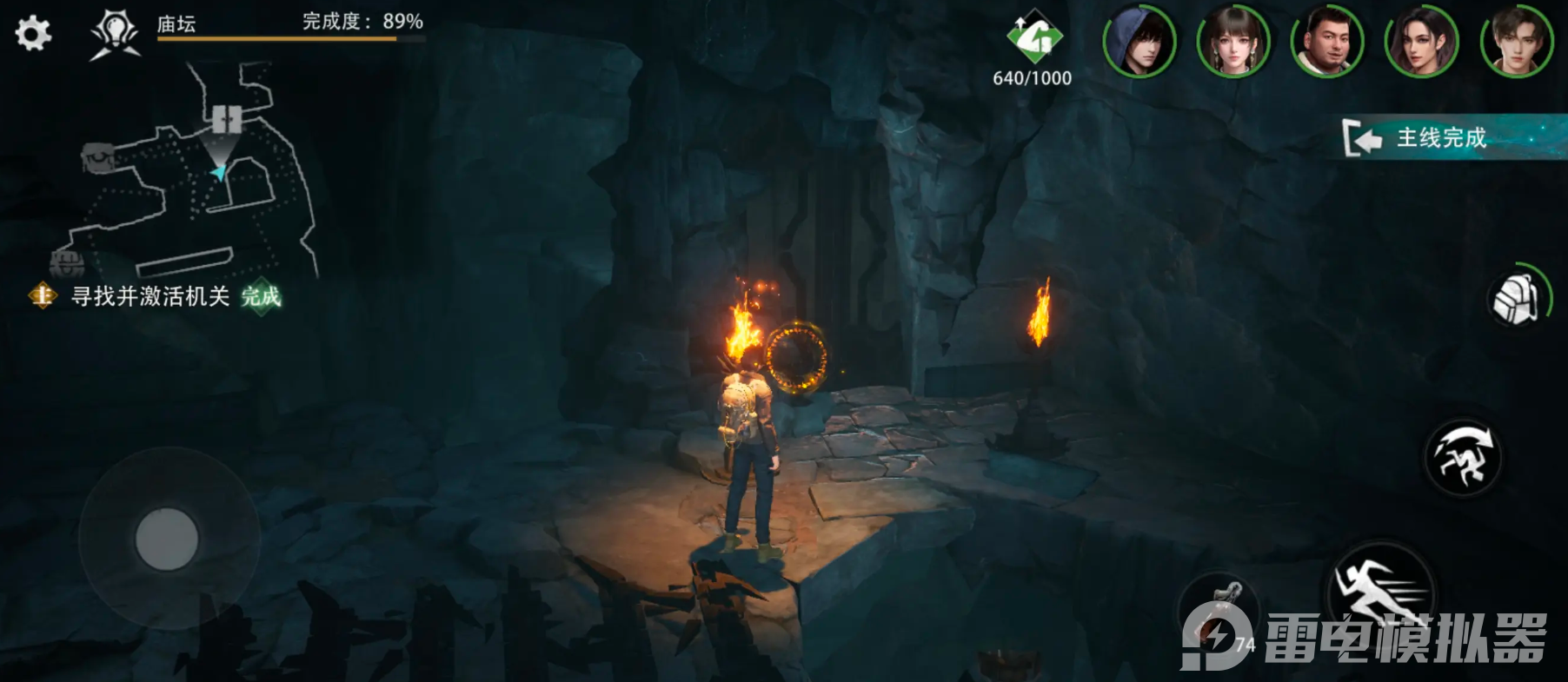Pick the long-haired woman portrait
This screenshot has height=682, width=1568.
click(x=1421, y=42)
